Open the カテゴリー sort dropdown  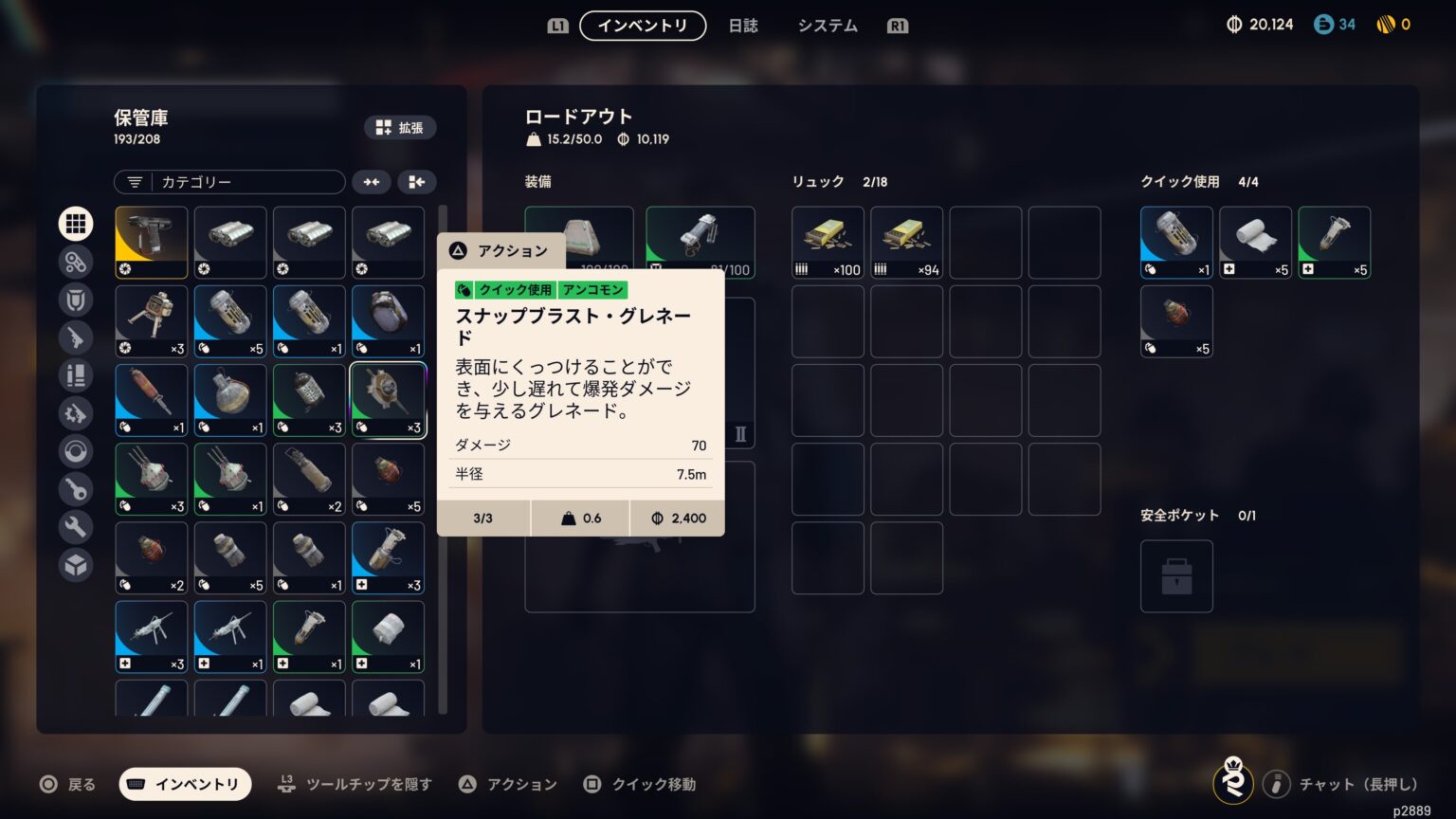coord(229,182)
